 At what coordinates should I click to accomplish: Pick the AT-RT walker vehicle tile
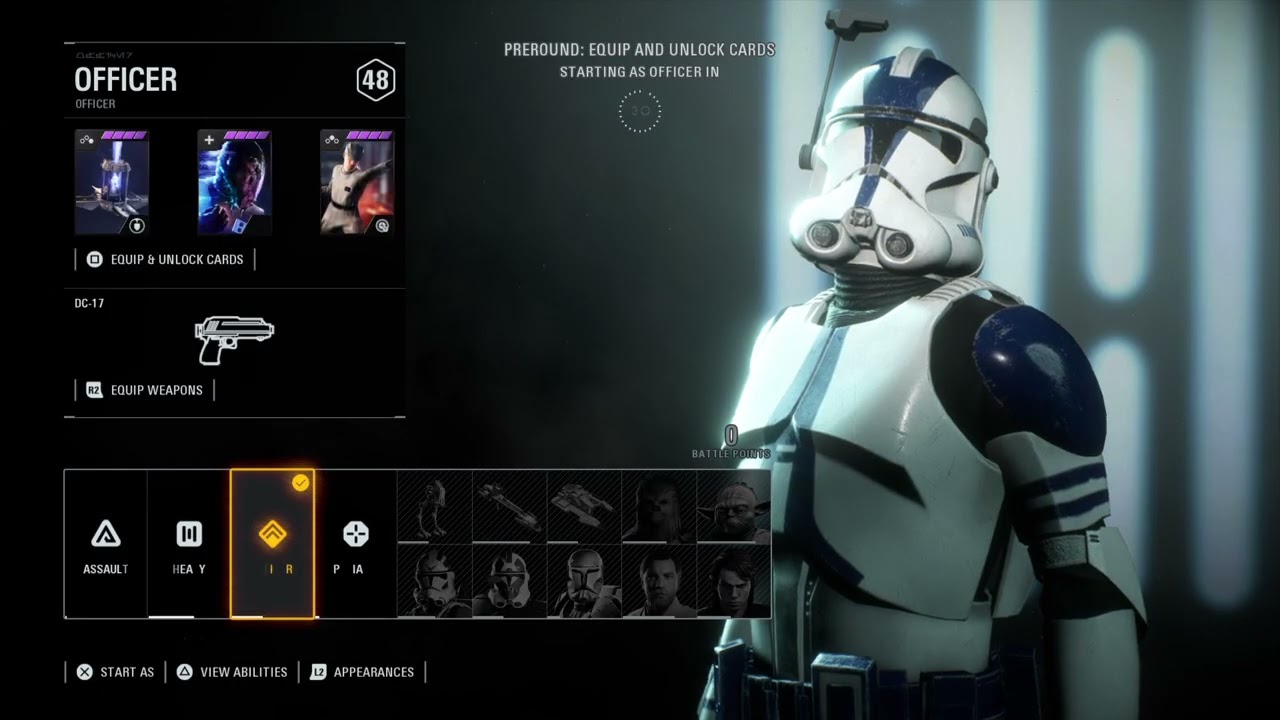pos(435,506)
